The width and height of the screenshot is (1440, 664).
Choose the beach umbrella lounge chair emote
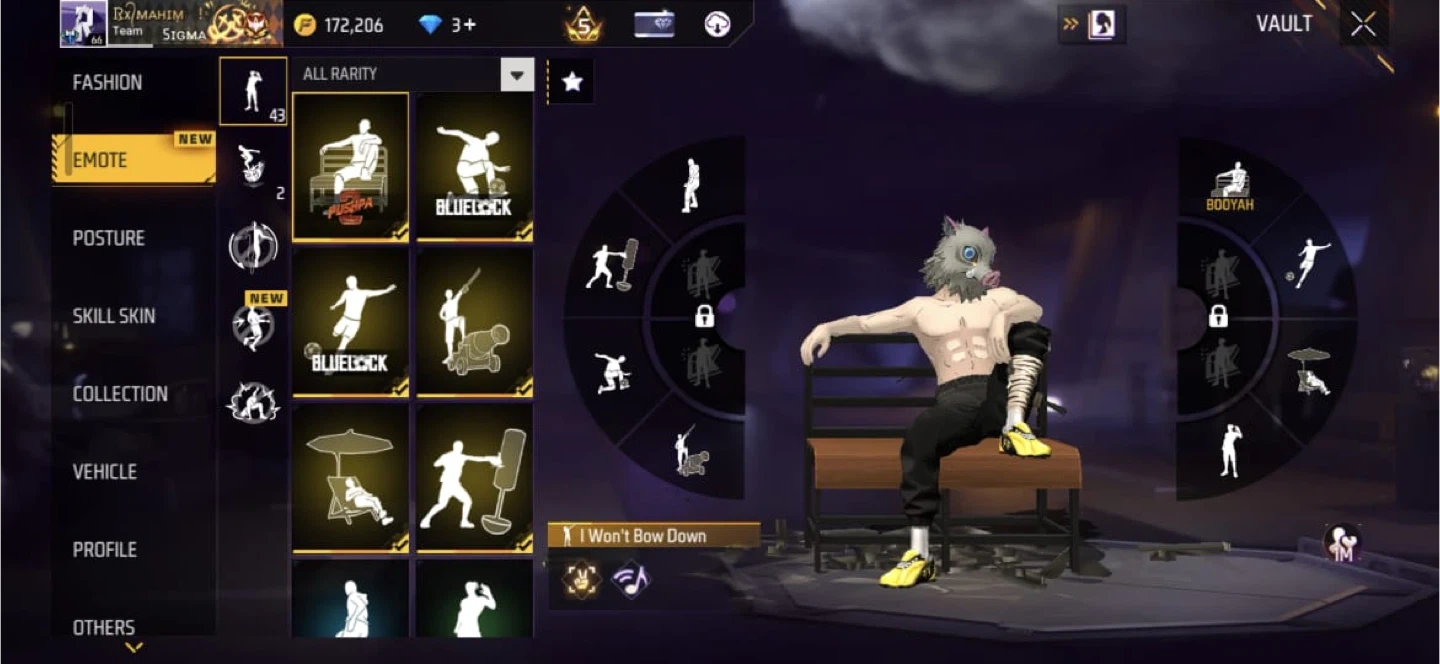pos(351,478)
